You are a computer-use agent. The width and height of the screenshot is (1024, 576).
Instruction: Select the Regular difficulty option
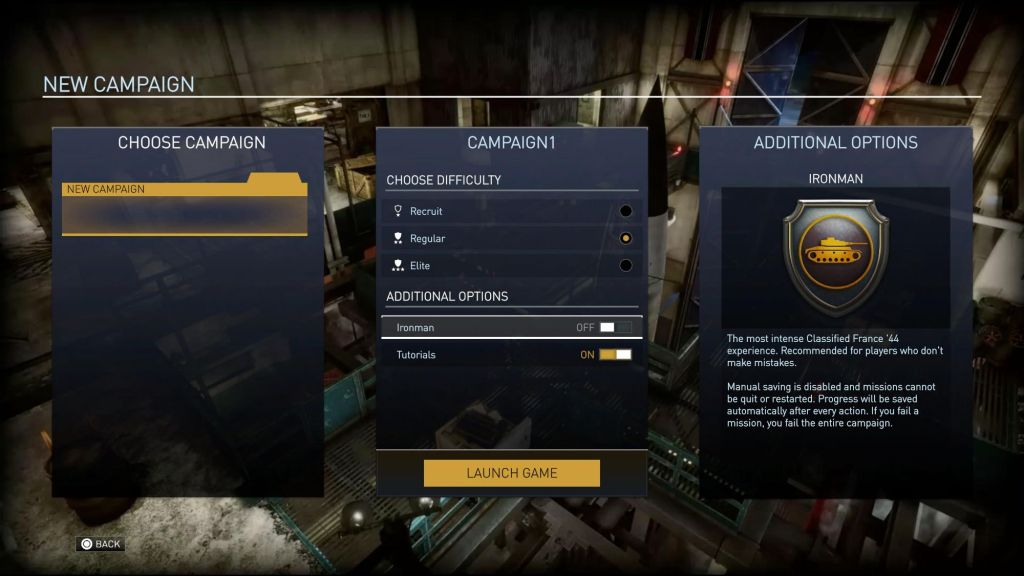626,239
